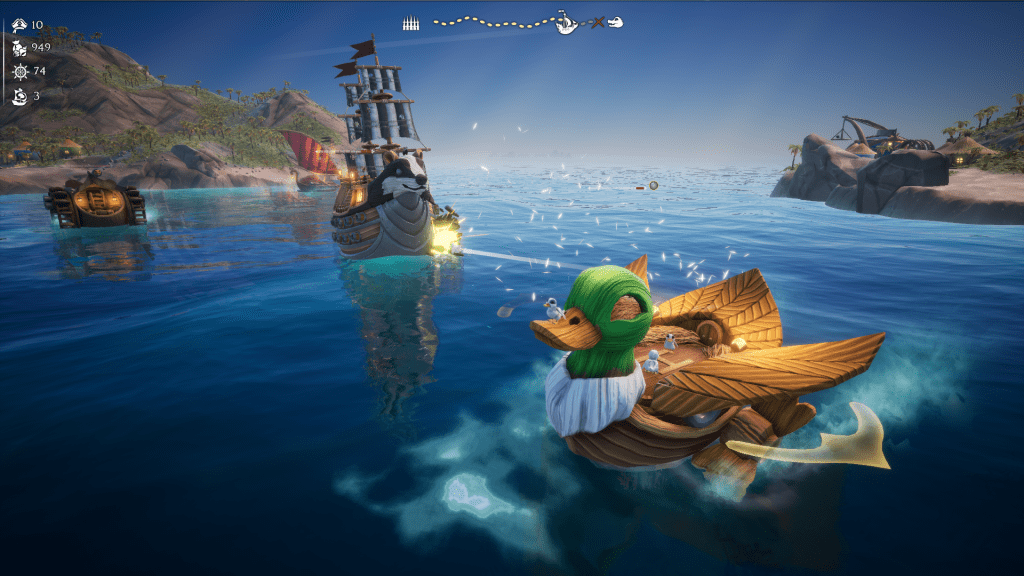Click the ship marker on voyage track
Image resolution: width=1024 pixels, height=576 pixels.
click(x=566, y=22)
